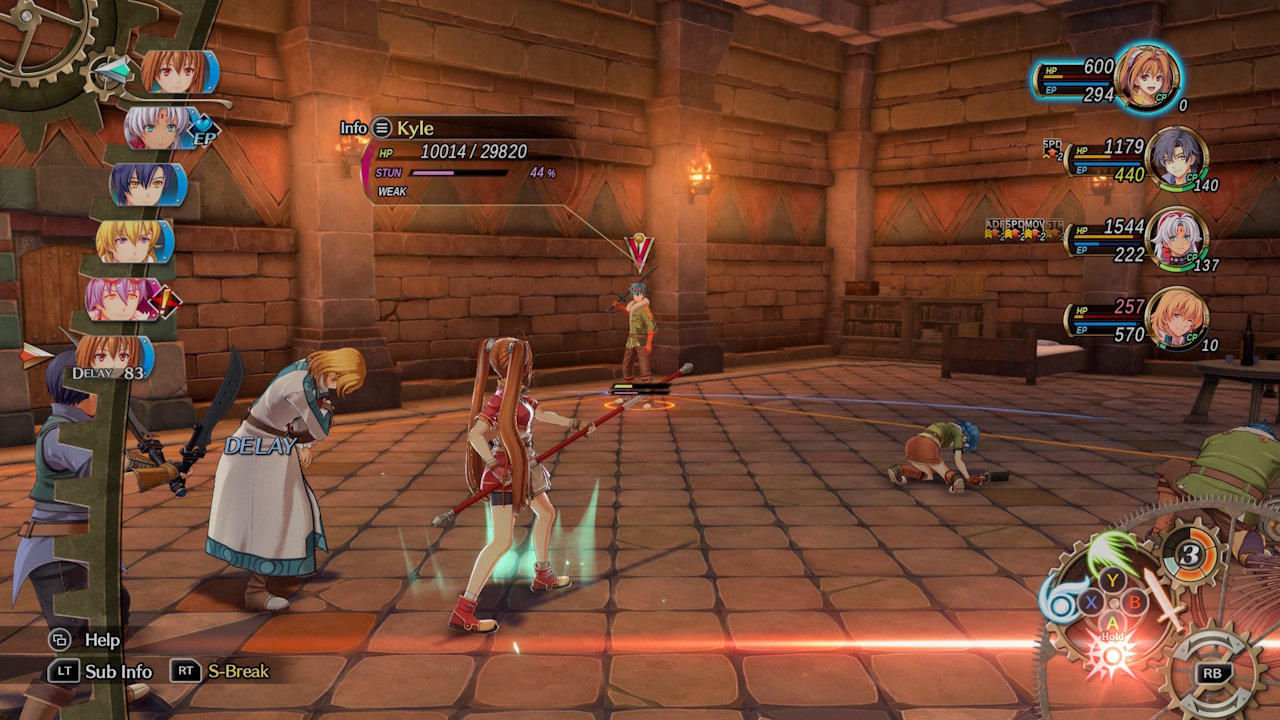Click the B button on the command wheel
This screenshot has height=720, width=1280.
(x=1135, y=602)
